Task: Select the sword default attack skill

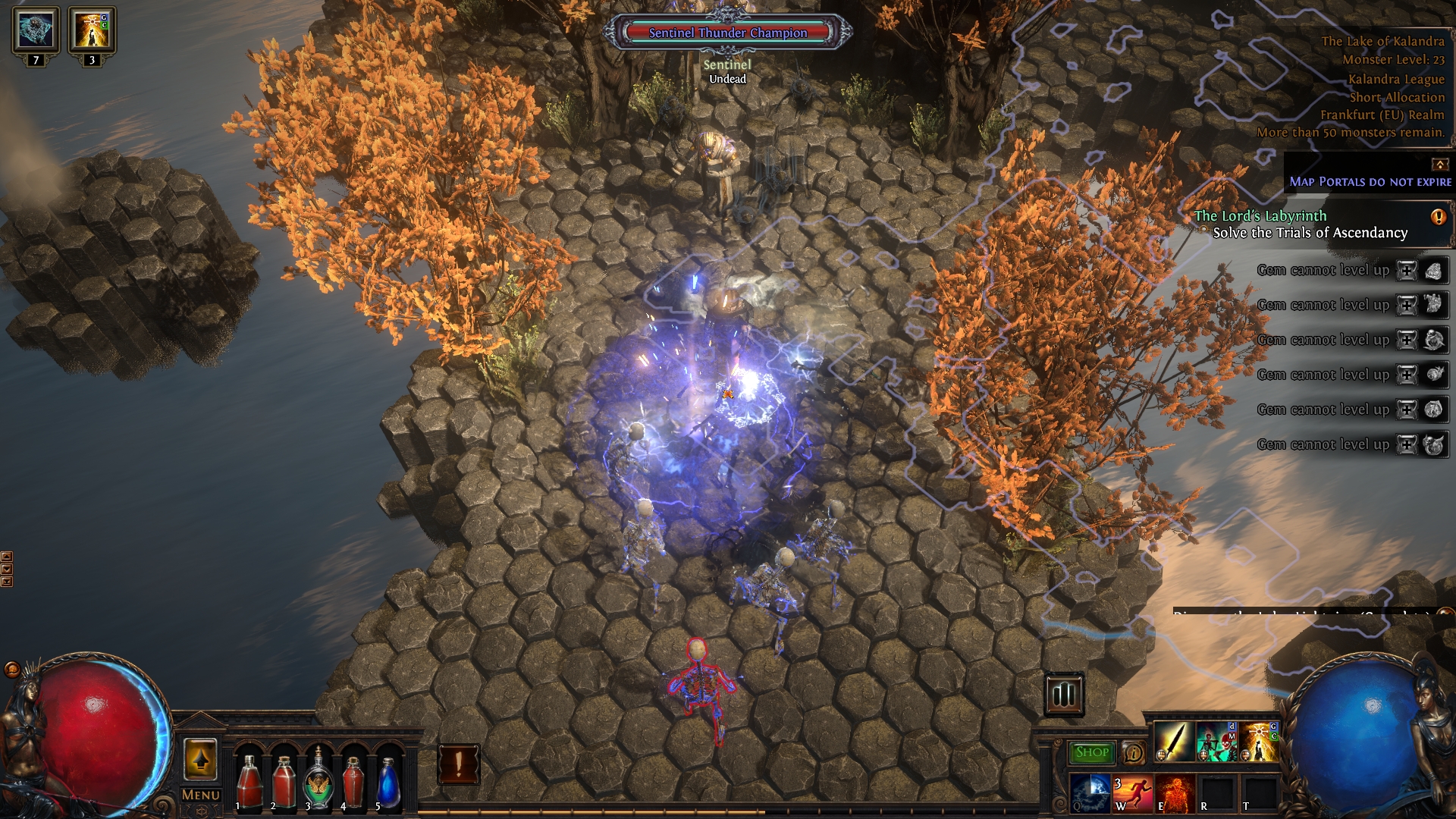Action: pos(1174,742)
